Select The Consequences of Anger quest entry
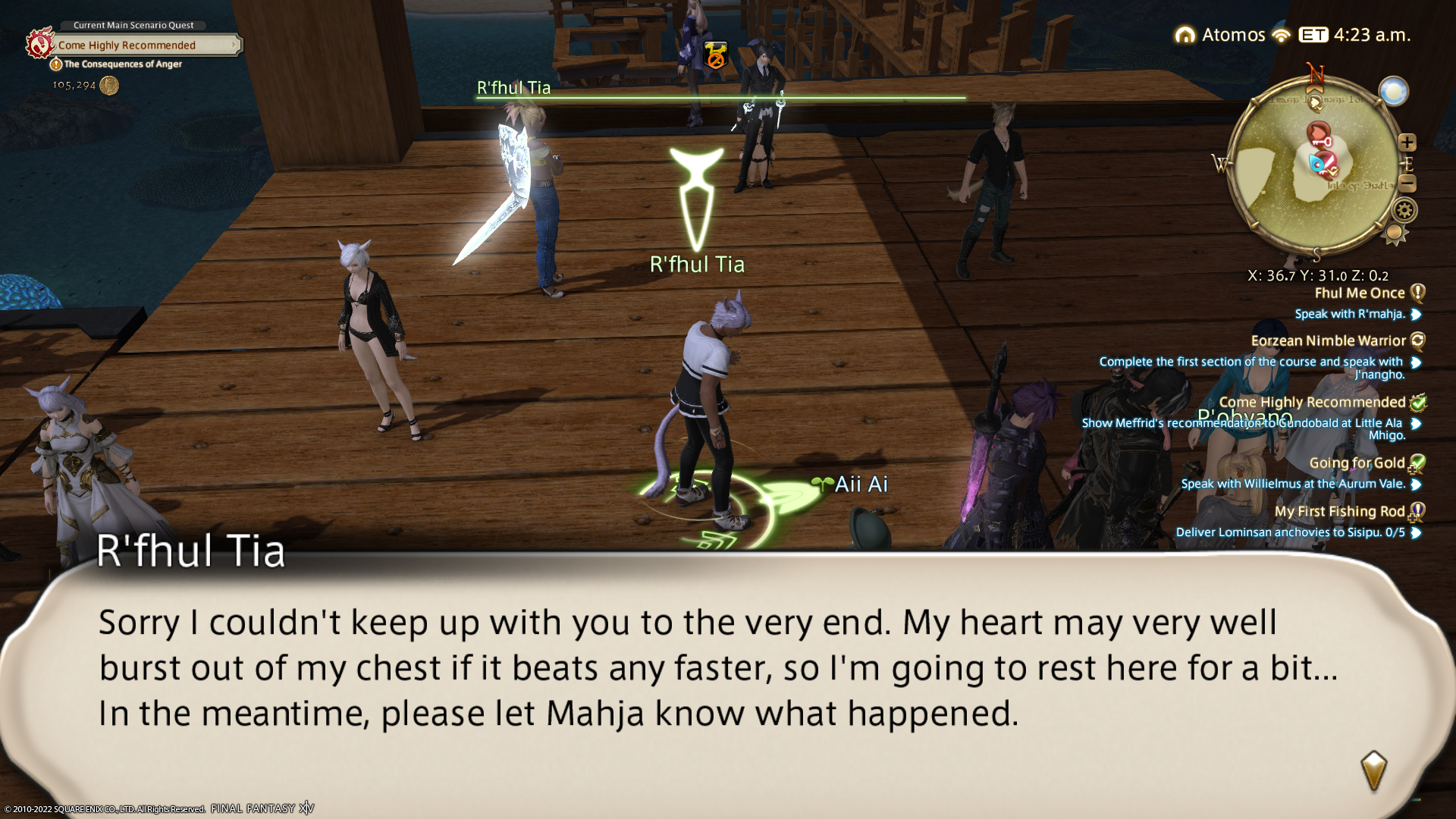The image size is (1456, 819). click(122, 64)
